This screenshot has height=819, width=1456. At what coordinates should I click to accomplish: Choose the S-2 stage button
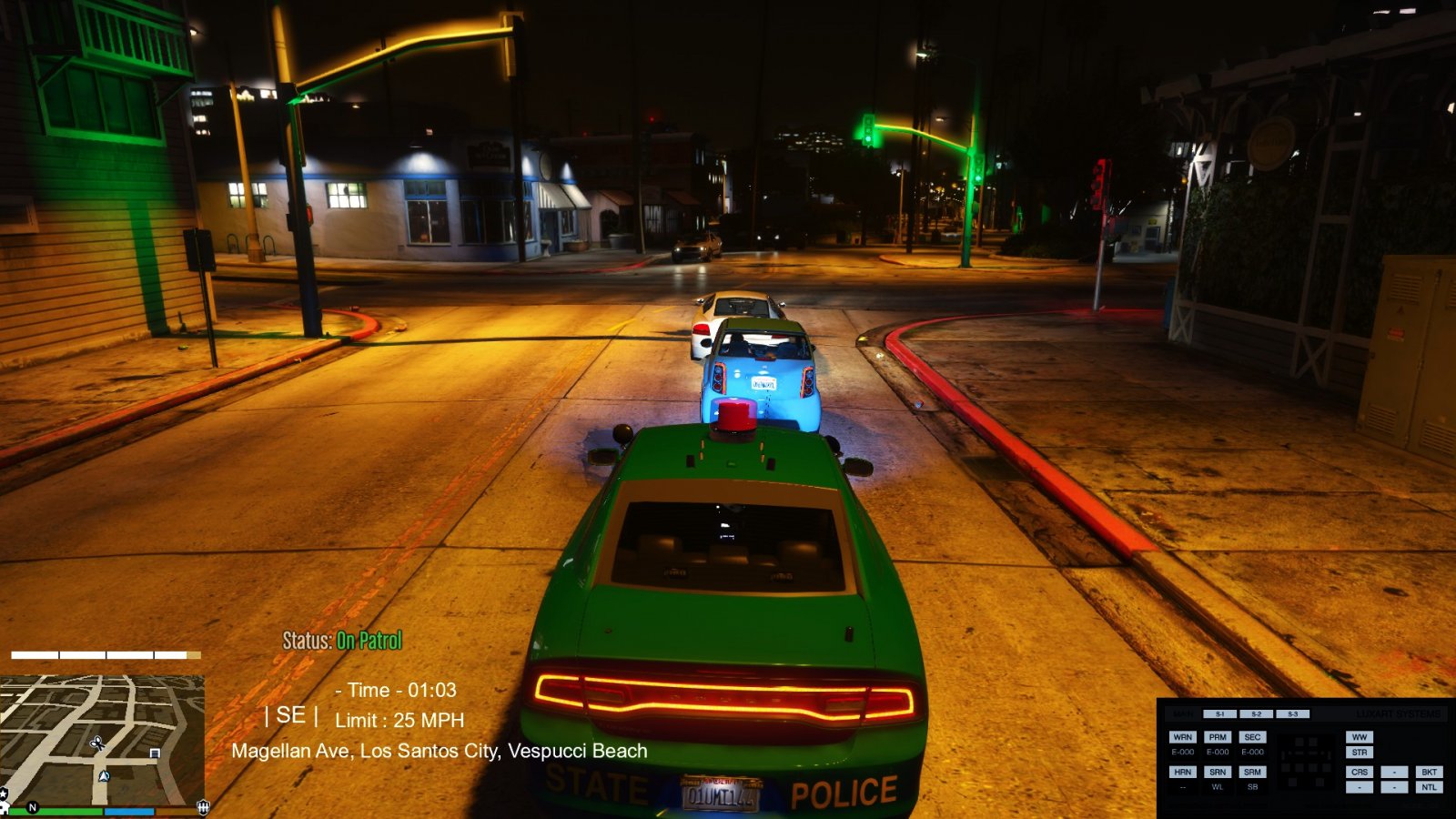(x=1256, y=714)
